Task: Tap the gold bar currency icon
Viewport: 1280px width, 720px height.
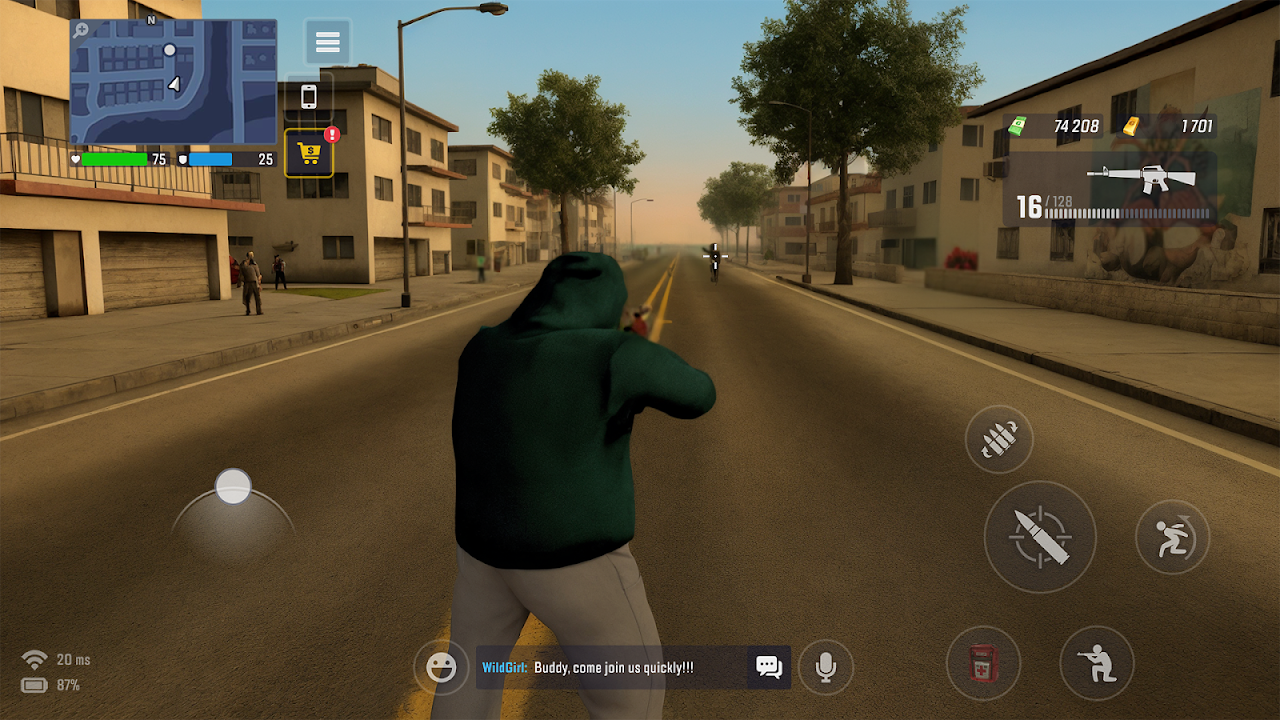Action: pos(1130,126)
